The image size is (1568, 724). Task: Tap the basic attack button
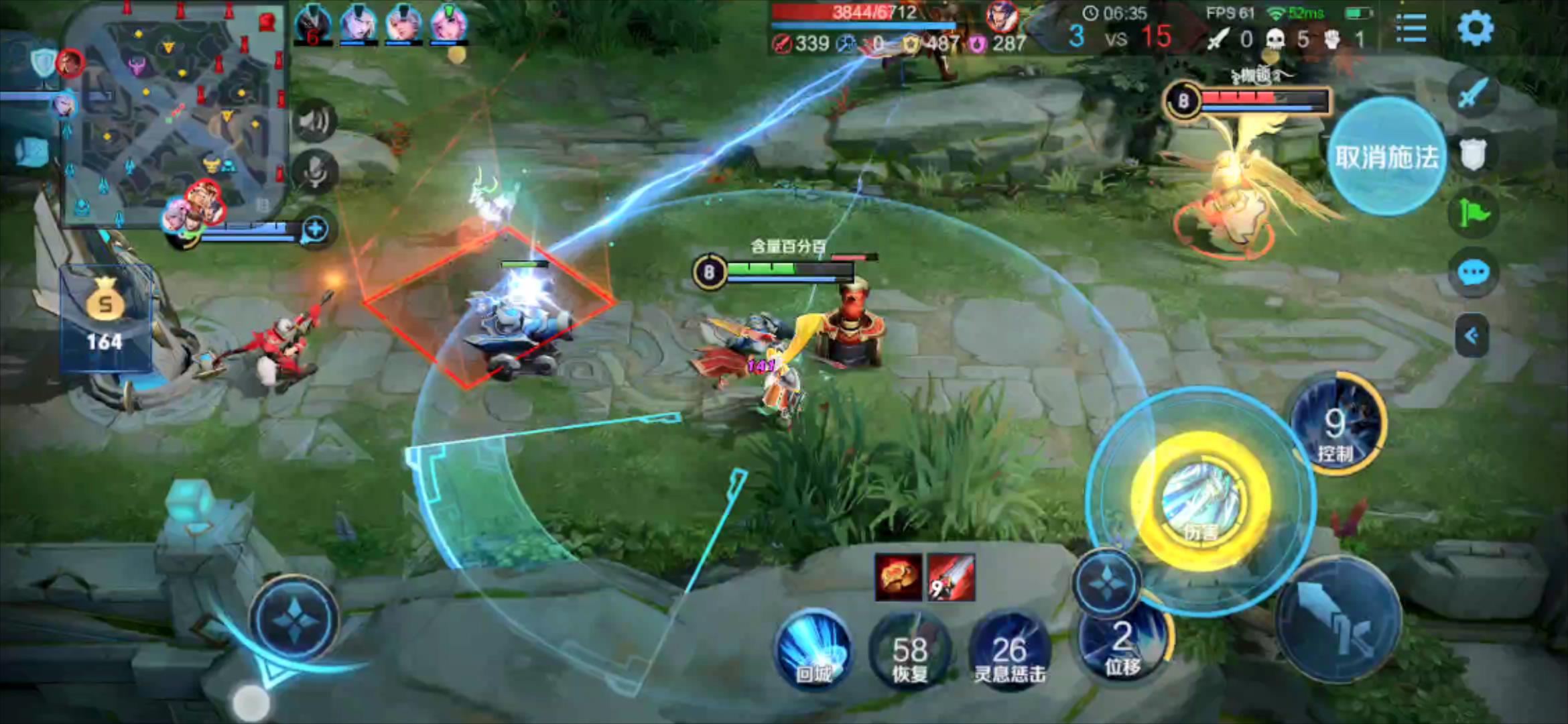tap(1338, 619)
